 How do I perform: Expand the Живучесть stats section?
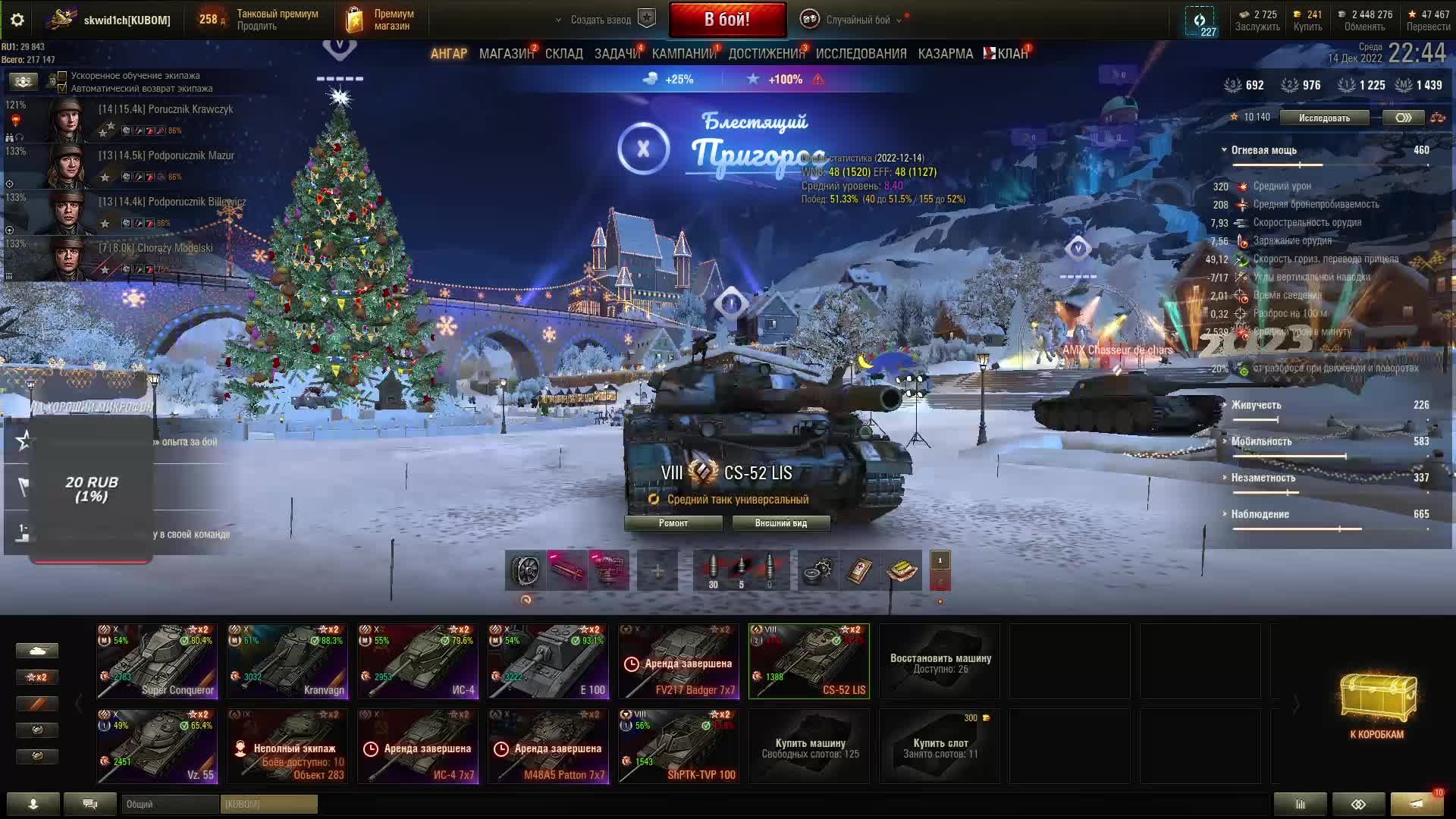click(1256, 405)
